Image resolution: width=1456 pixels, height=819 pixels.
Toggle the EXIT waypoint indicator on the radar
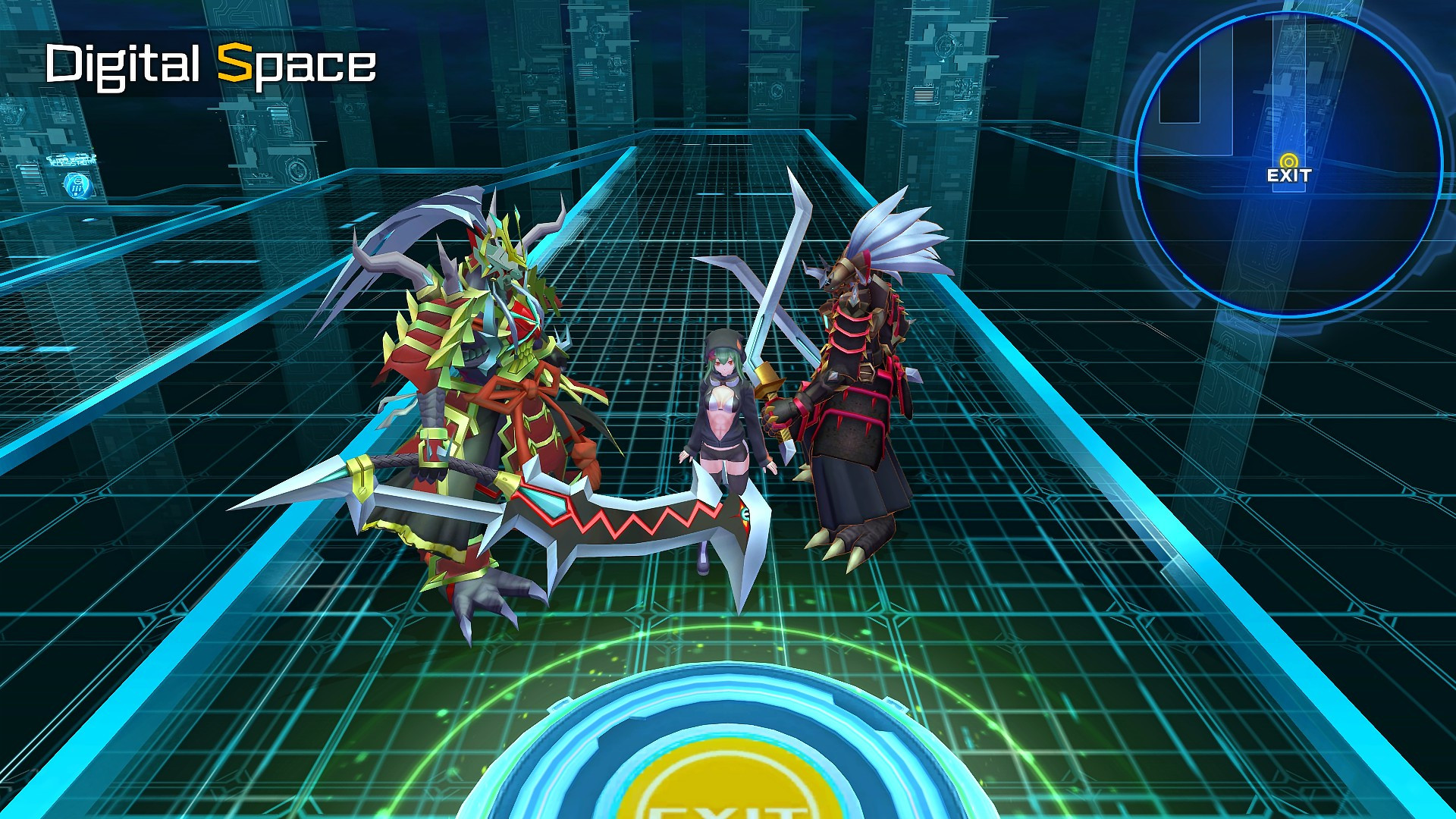[1288, 161]
